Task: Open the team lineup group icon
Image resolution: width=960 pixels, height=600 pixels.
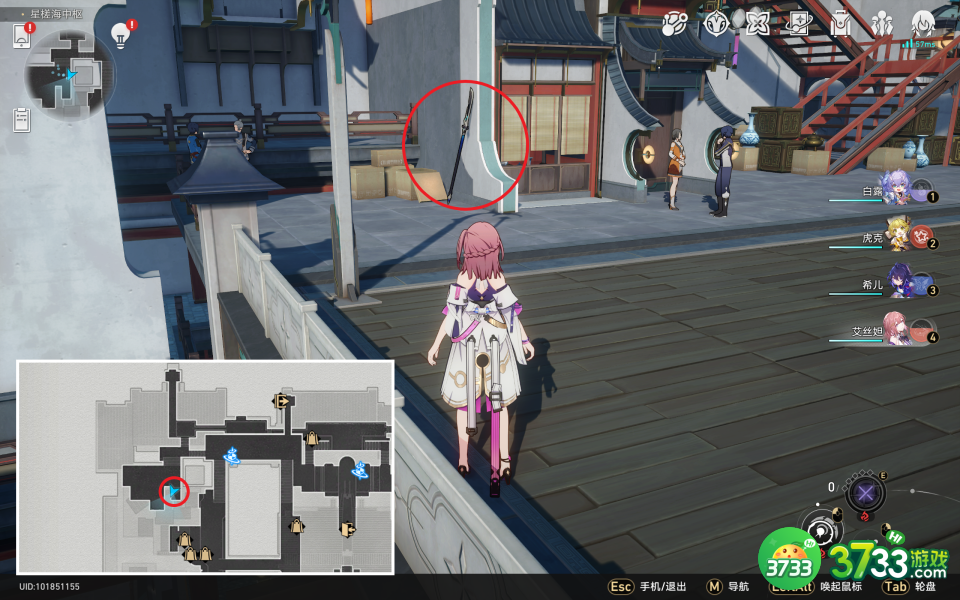Action: click(882, 23)
